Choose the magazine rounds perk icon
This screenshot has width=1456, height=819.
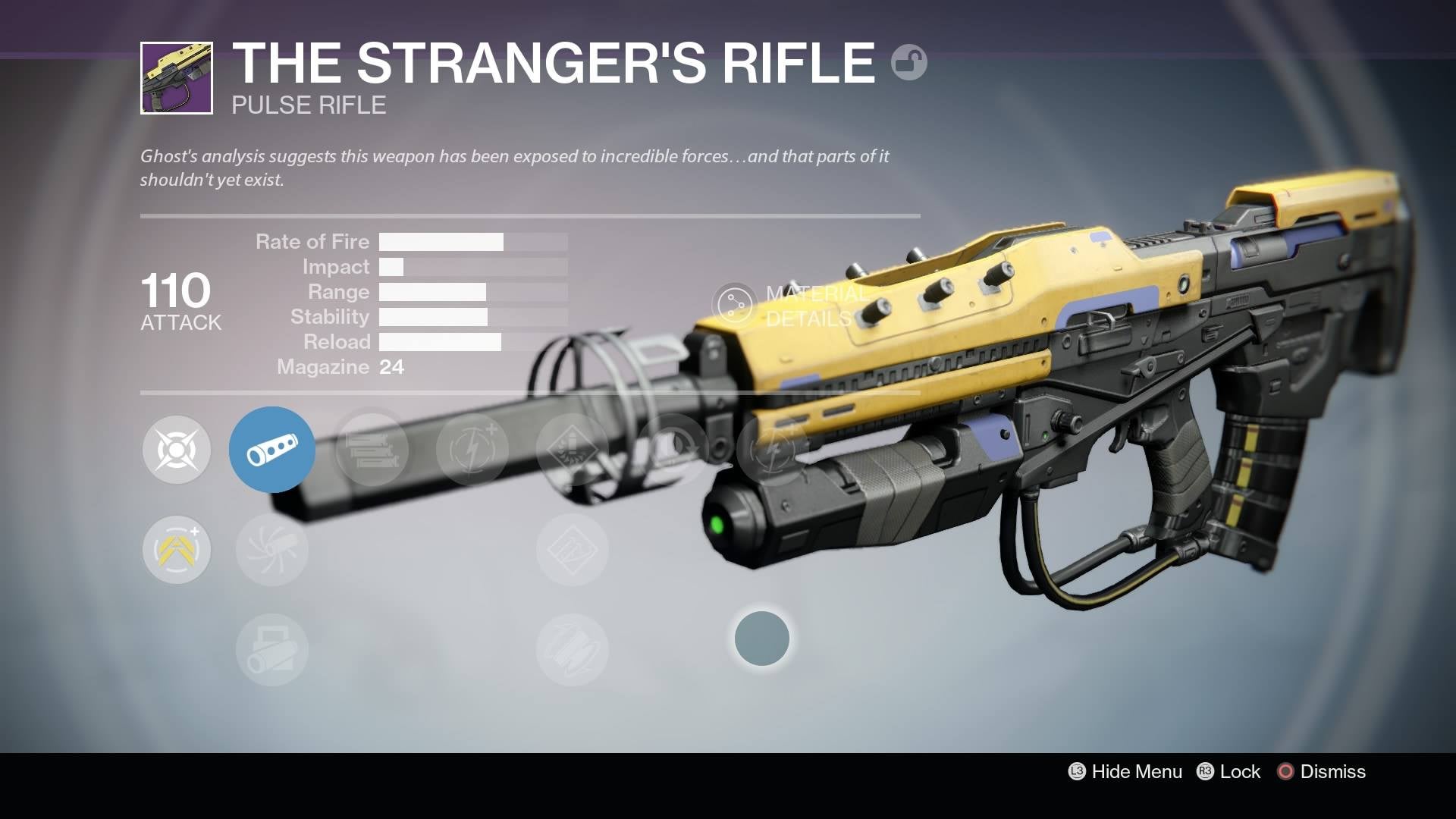tap(372, 449)
